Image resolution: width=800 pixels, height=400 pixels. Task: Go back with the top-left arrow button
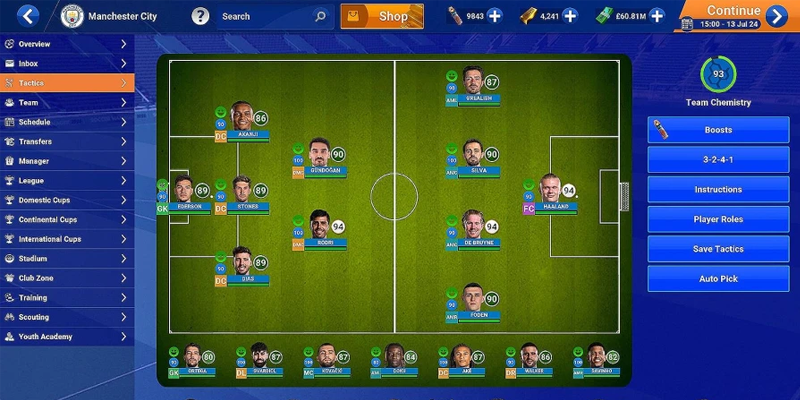click(x=28, y=16)
